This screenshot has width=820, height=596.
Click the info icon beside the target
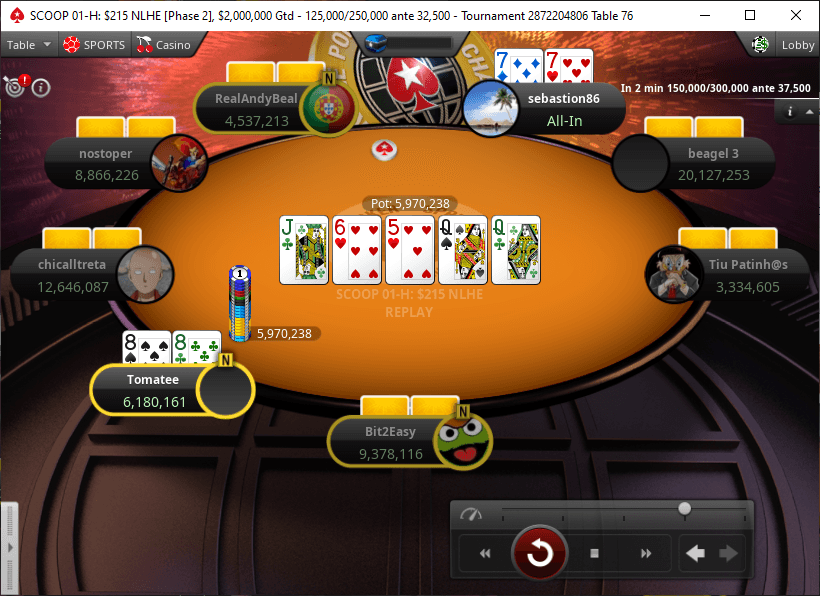pyautogui.click(x=41, y=87)
